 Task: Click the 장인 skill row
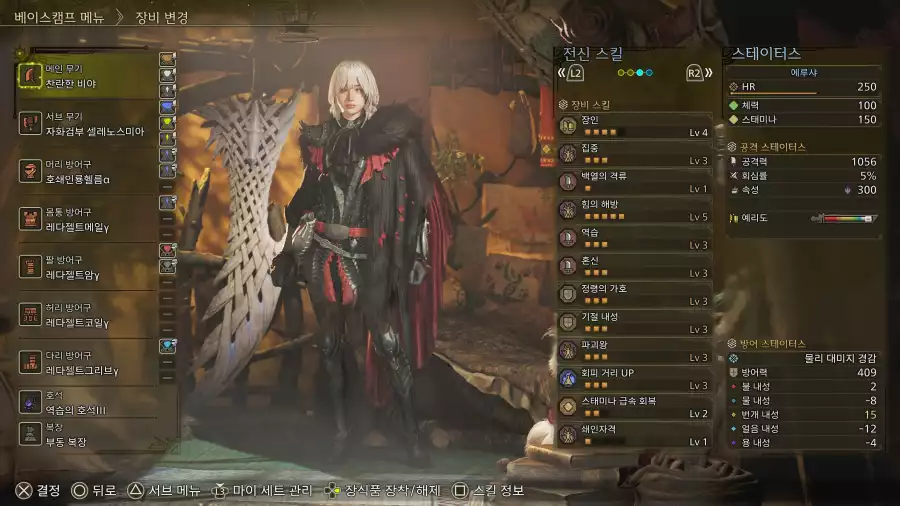tap(635, 125)
